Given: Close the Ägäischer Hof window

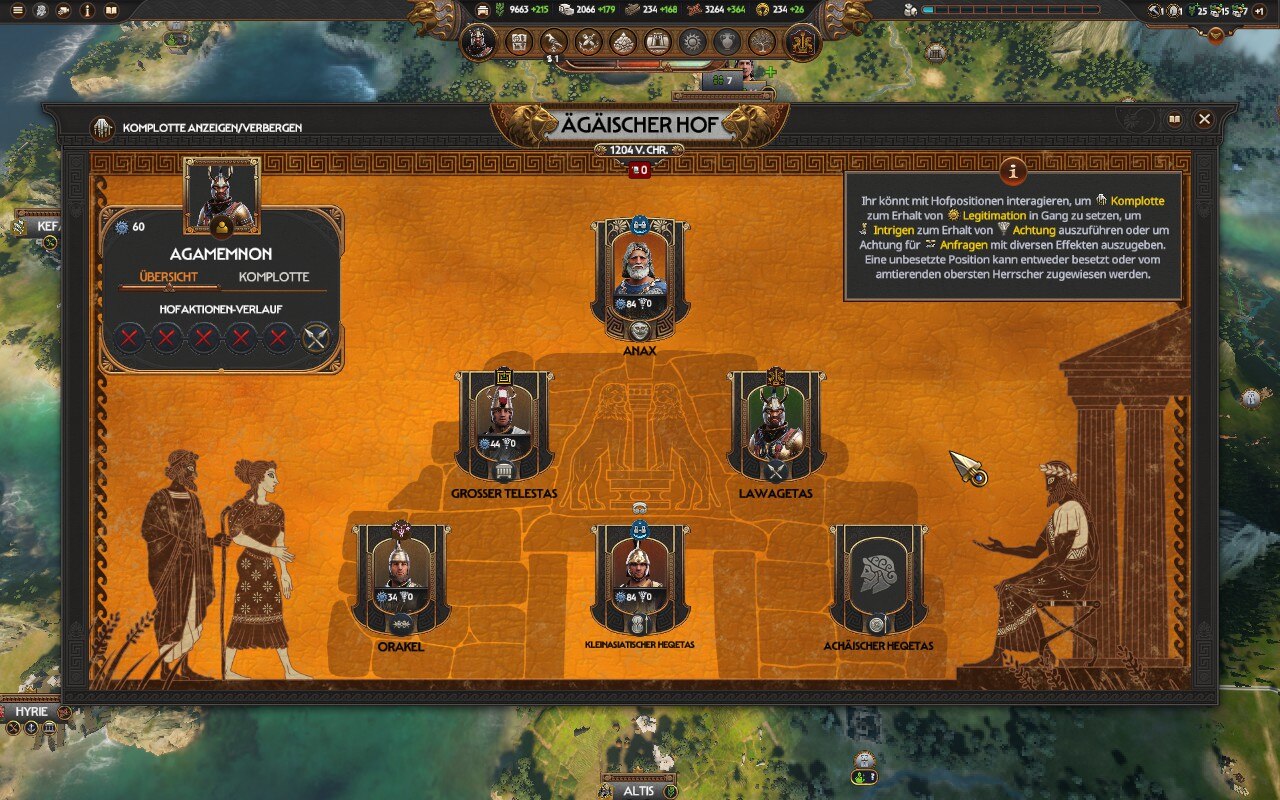Looking at the screenshot, I should 1204,119.
